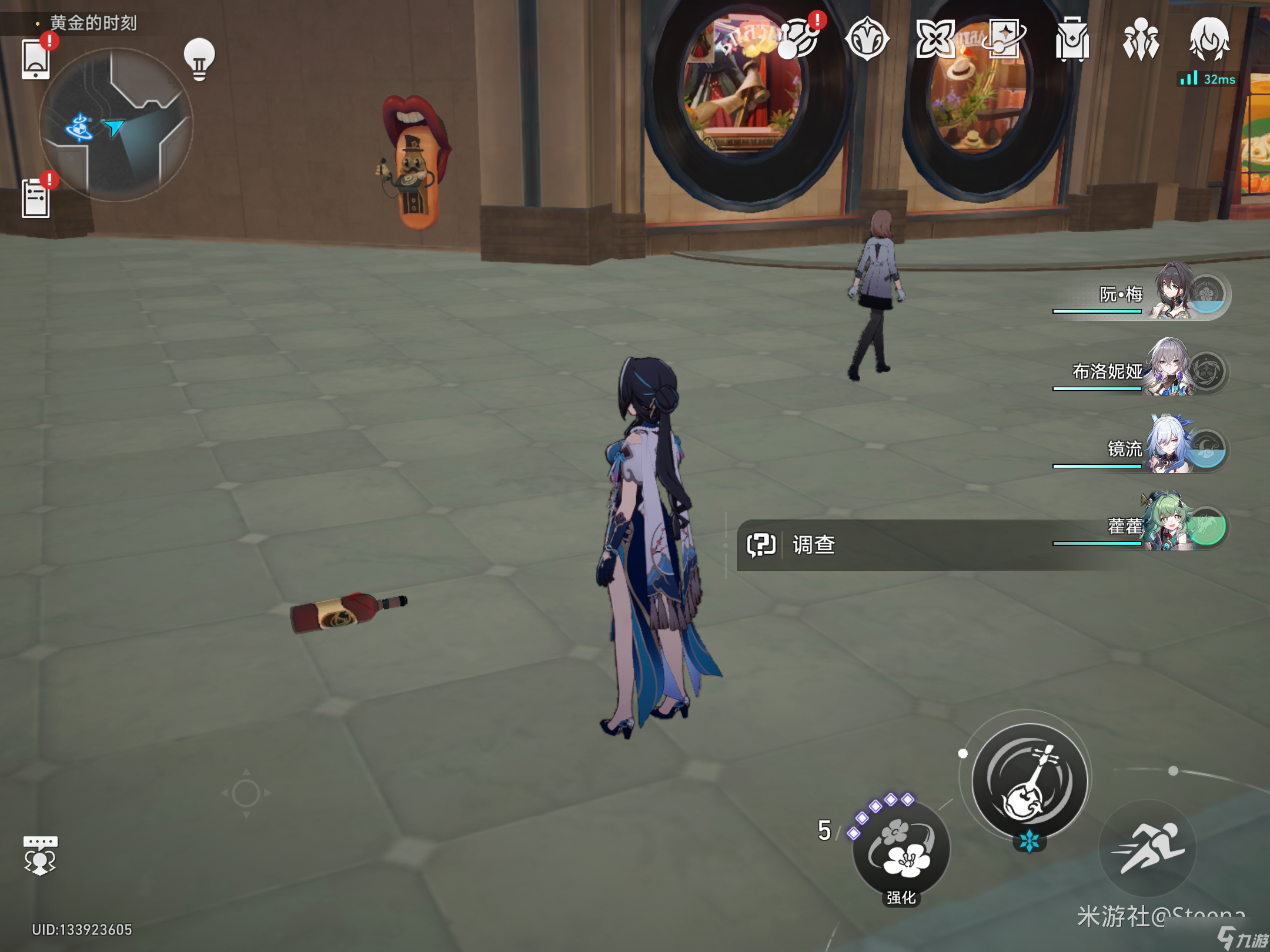Open the circular minimap
The image size is (1270, 952).
[x=116, y=125]
